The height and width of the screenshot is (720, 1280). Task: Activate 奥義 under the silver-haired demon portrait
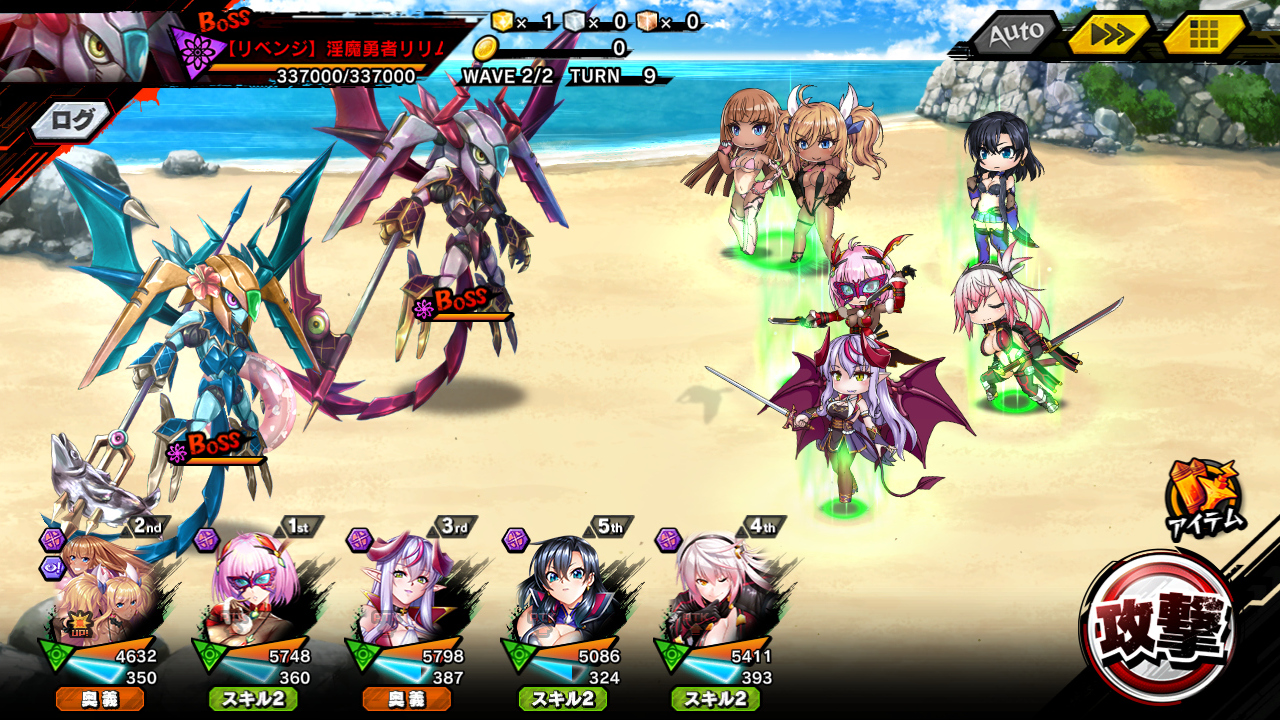(x=407, y=699)
